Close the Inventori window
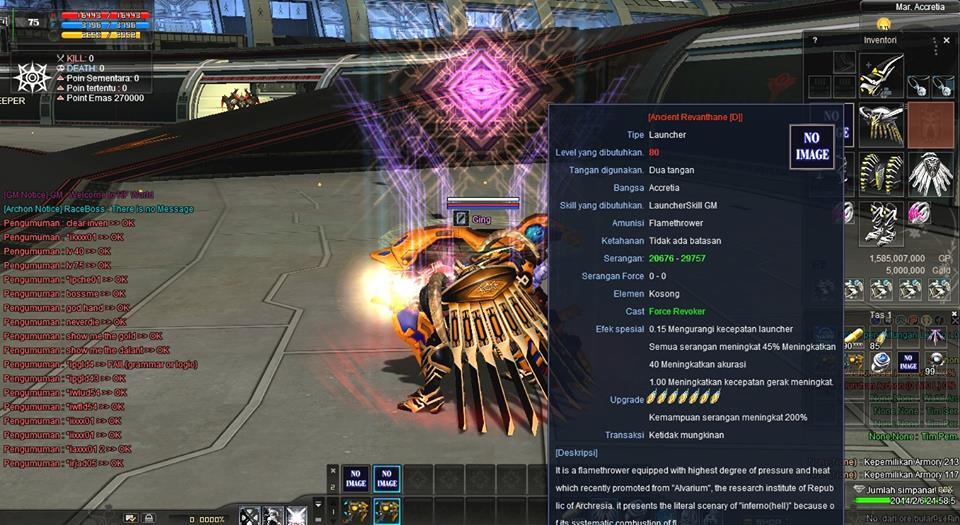 [946, 41]
